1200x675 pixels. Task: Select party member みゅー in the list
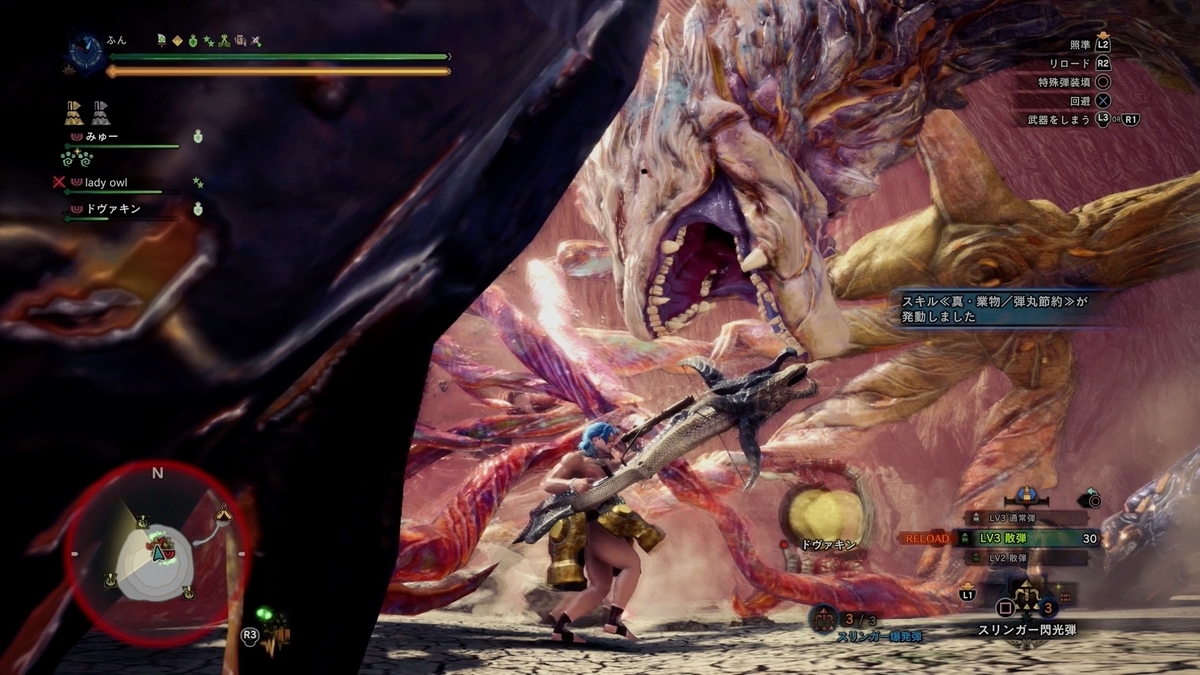coord(102,136)
